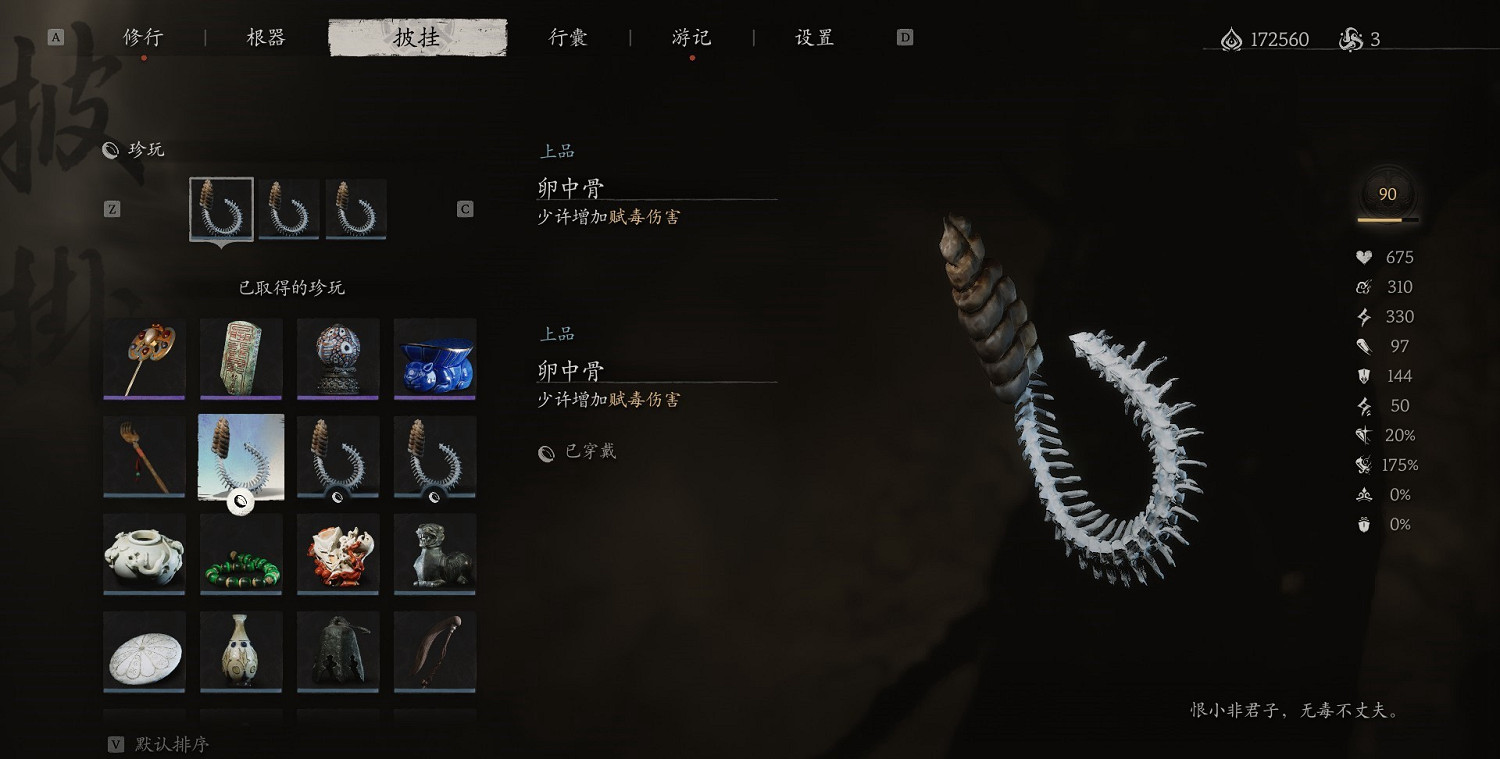Click the experience progress bar under level 90
1500x759 pixels.
pos(1386,219)
